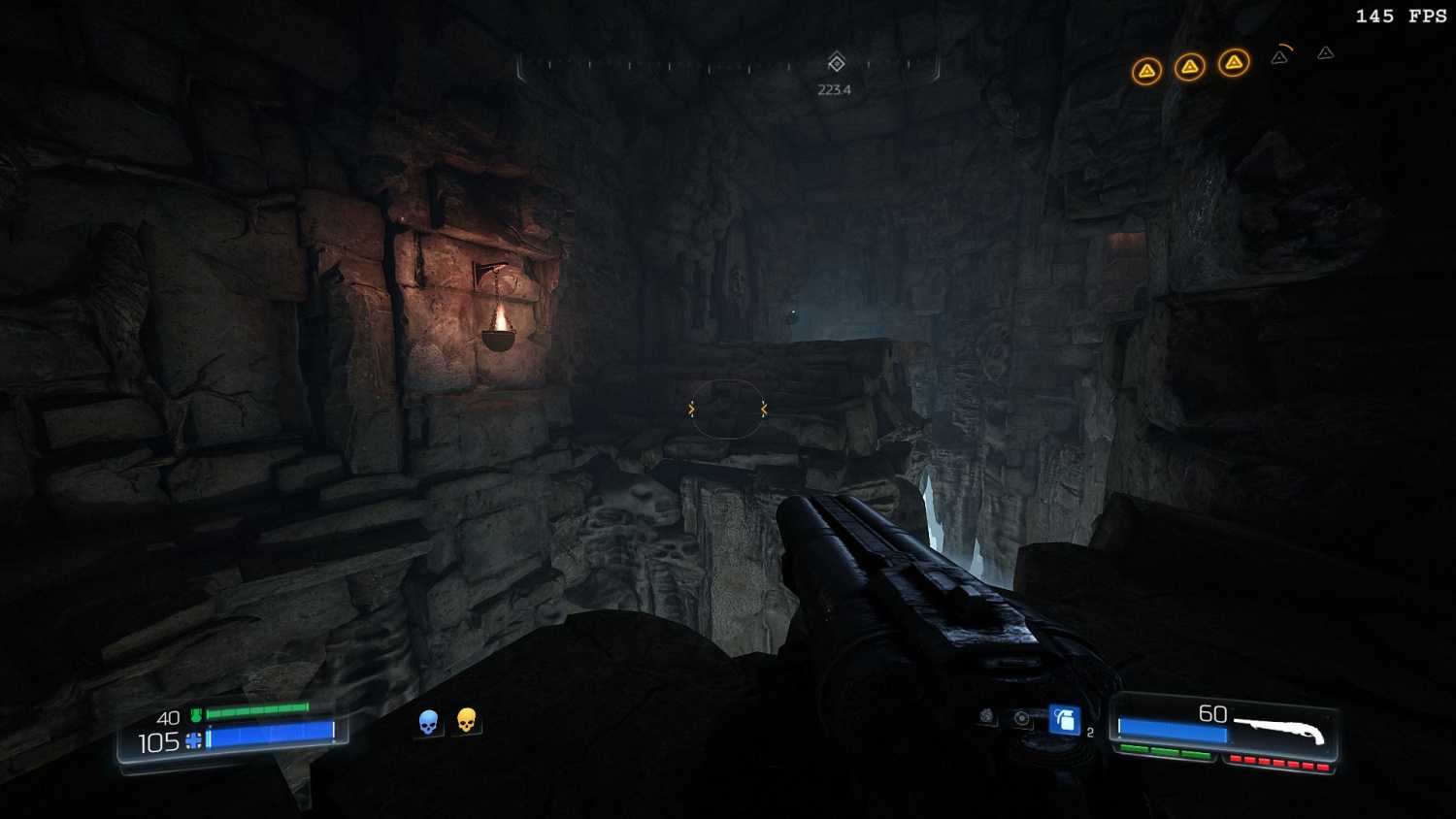Pick the dimmed frag grenade equipment icon

pyautogui.click(x=987, y=716)
